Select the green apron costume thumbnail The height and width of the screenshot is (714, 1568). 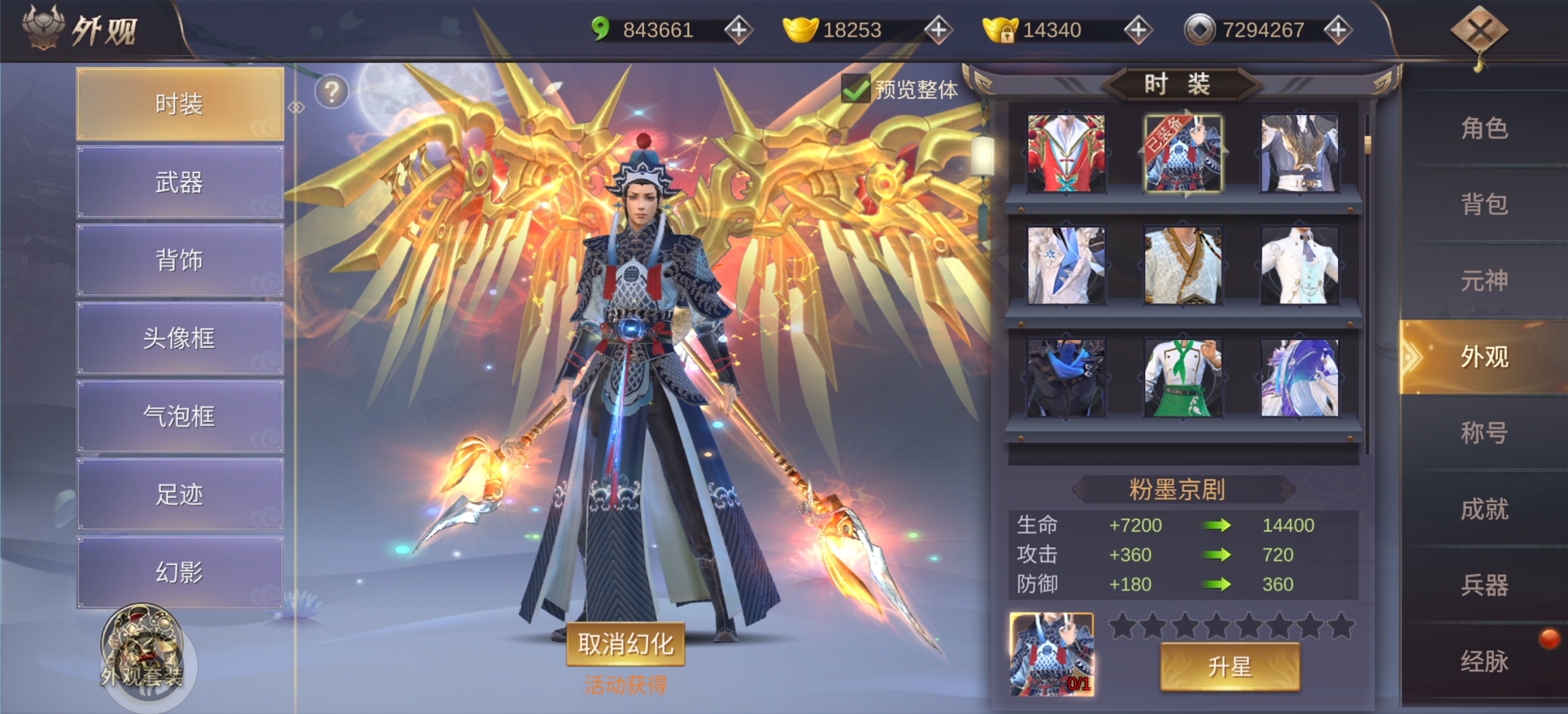tap(1183, 379)
